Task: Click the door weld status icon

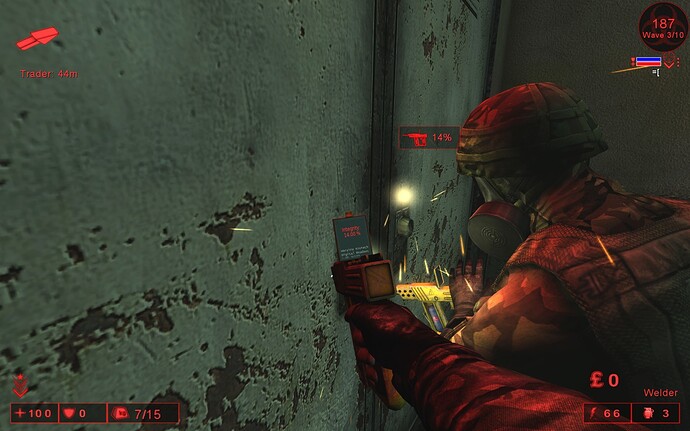Action: [415, 138]
